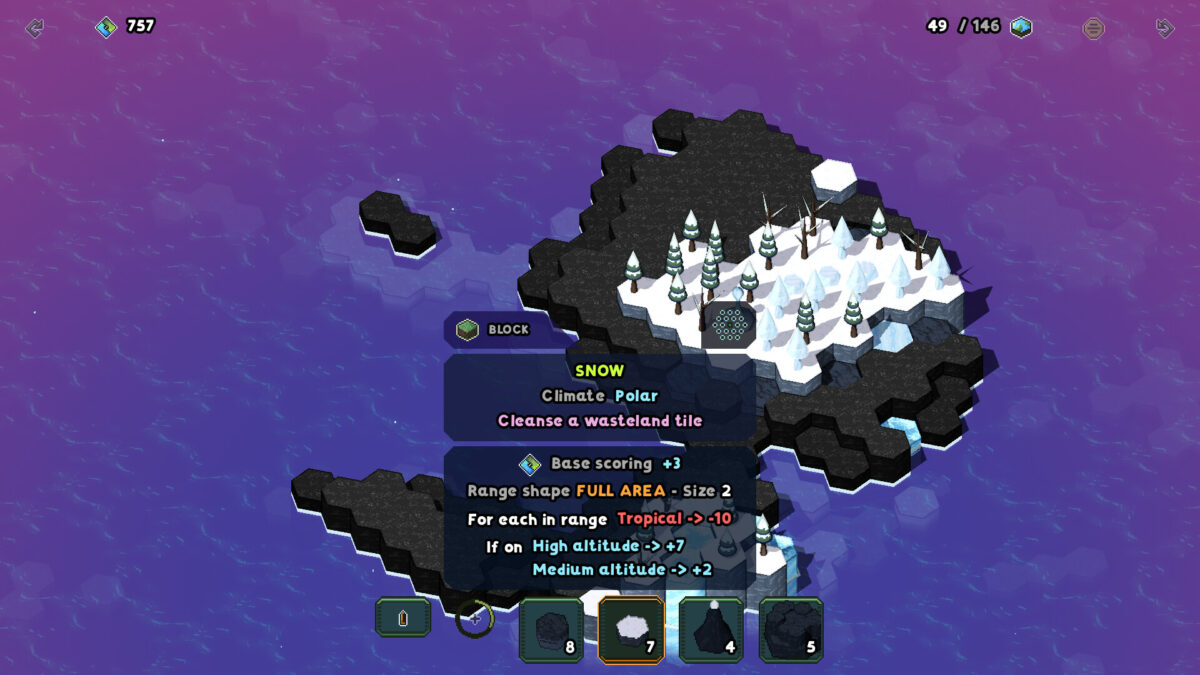Open the hexagonal menu button
Viewport: 1200px width, 675px height.
coord(1094,28)
